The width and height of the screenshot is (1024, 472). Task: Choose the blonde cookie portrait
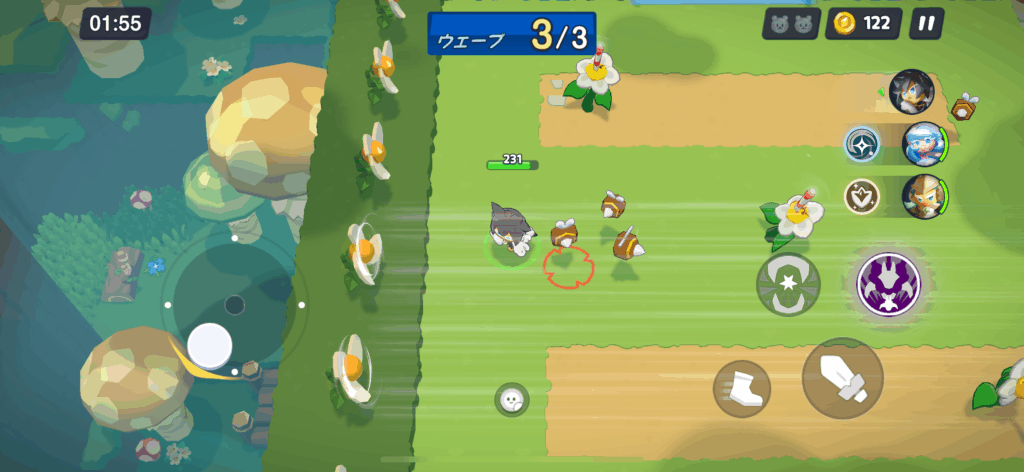924,197
